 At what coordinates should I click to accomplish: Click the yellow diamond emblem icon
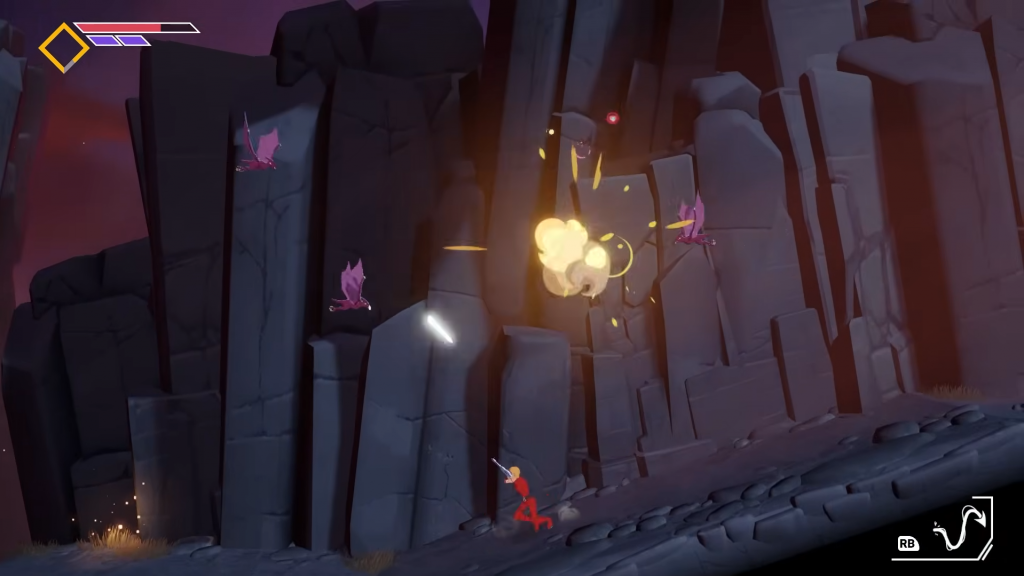pos(64,47)
